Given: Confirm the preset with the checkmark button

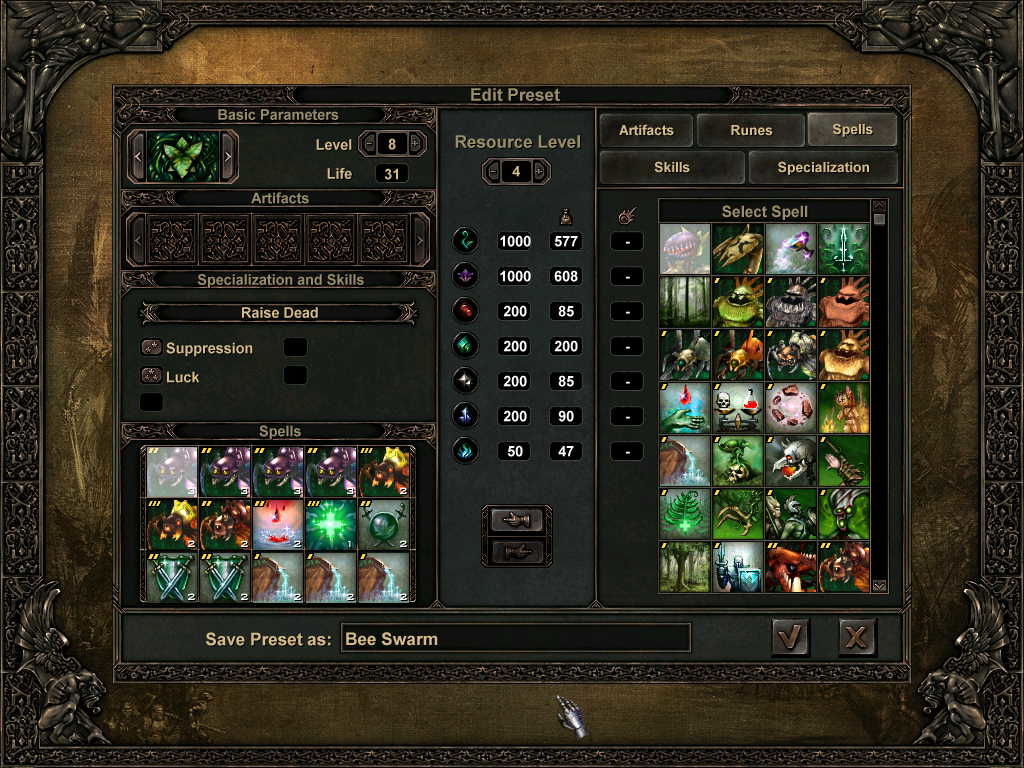Looking at the screenshot, I should 790,637.
